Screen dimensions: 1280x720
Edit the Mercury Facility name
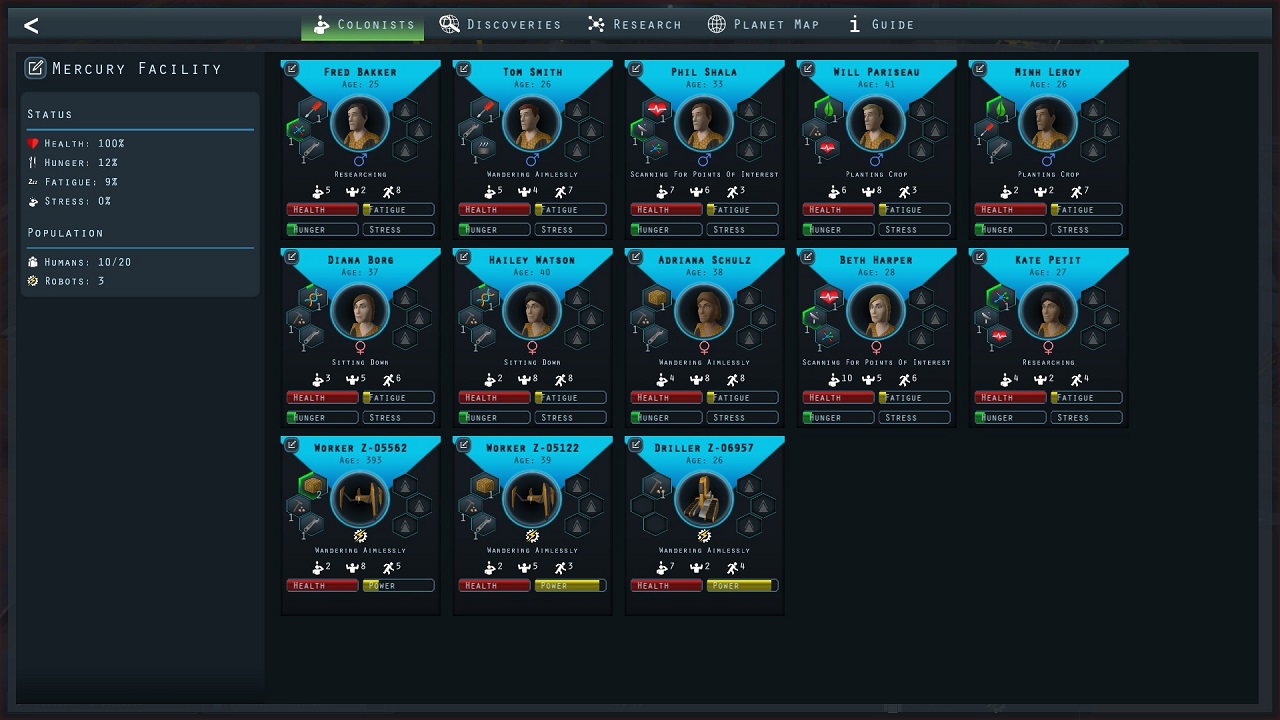[35, 68]
